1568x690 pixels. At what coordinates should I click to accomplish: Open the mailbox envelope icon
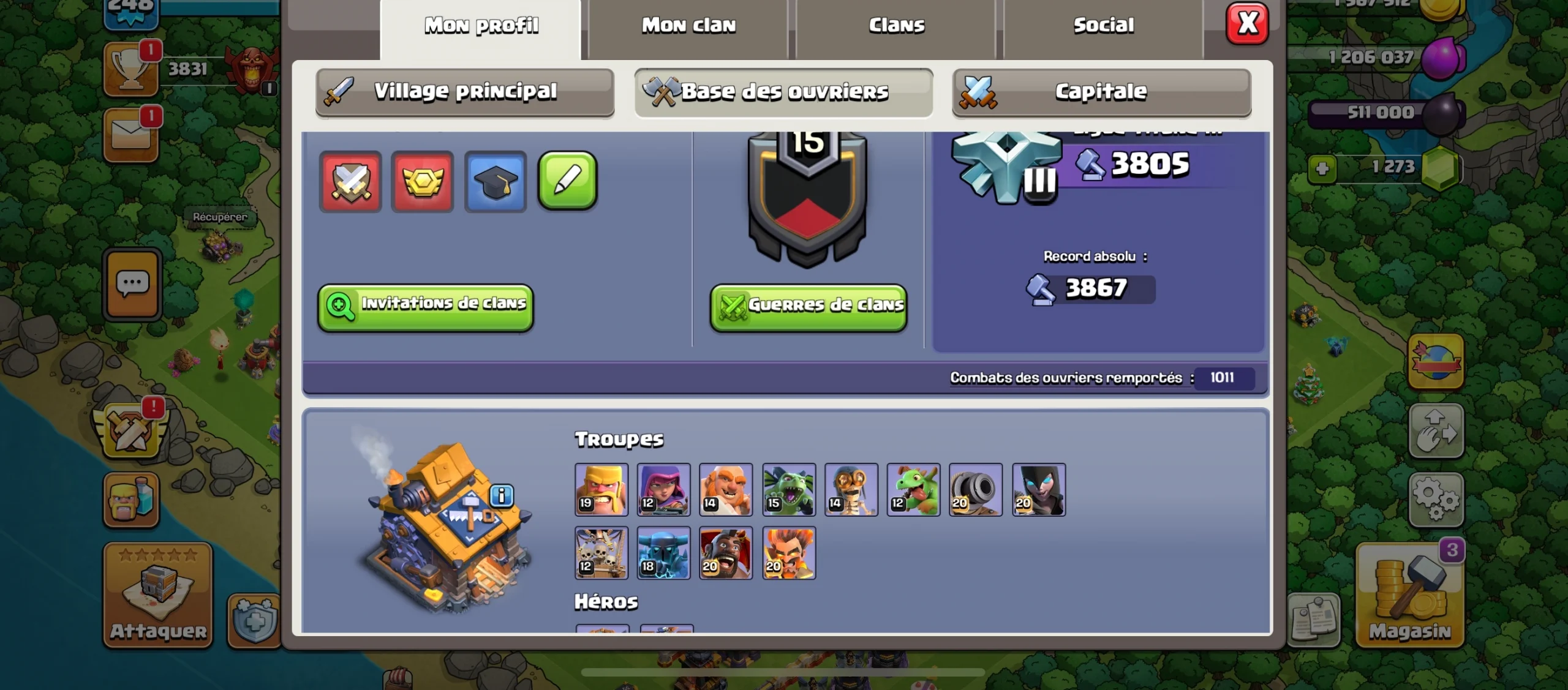(131, 135)
